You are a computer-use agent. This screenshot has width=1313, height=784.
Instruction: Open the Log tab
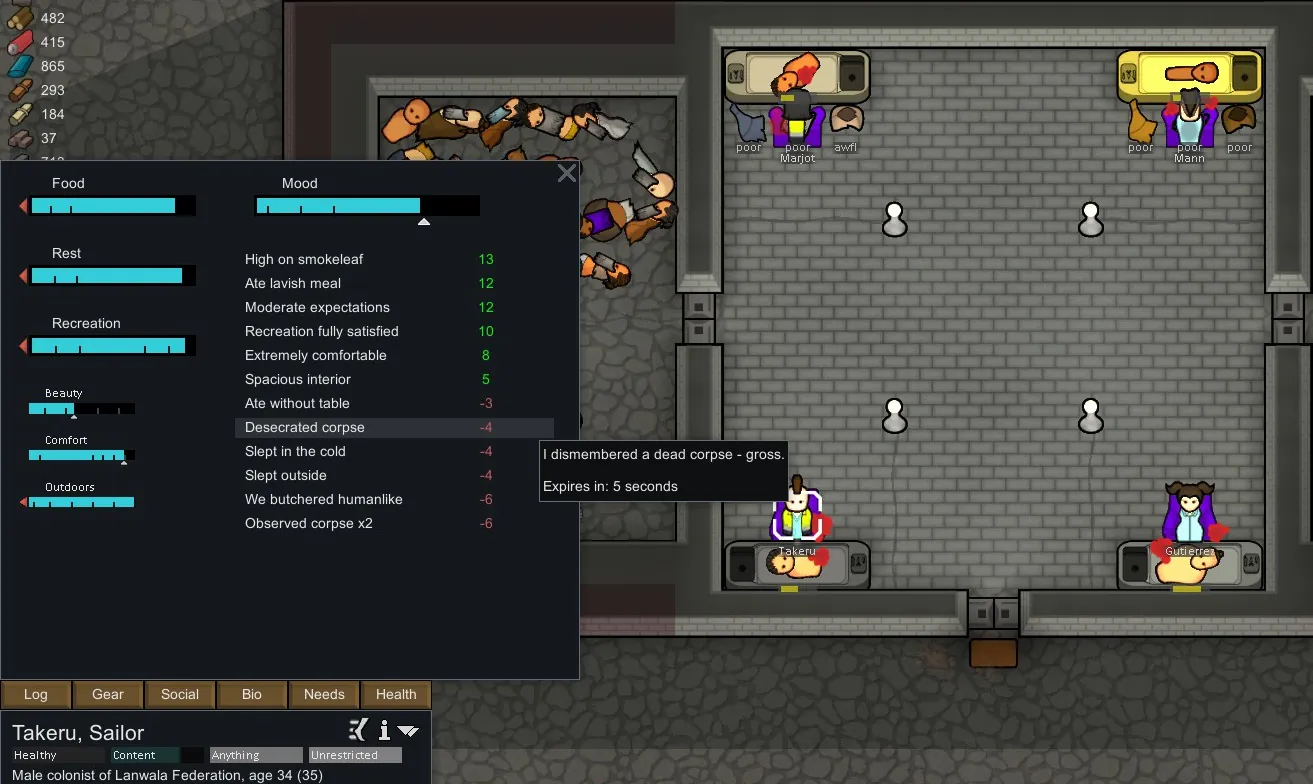coord(36,694)
